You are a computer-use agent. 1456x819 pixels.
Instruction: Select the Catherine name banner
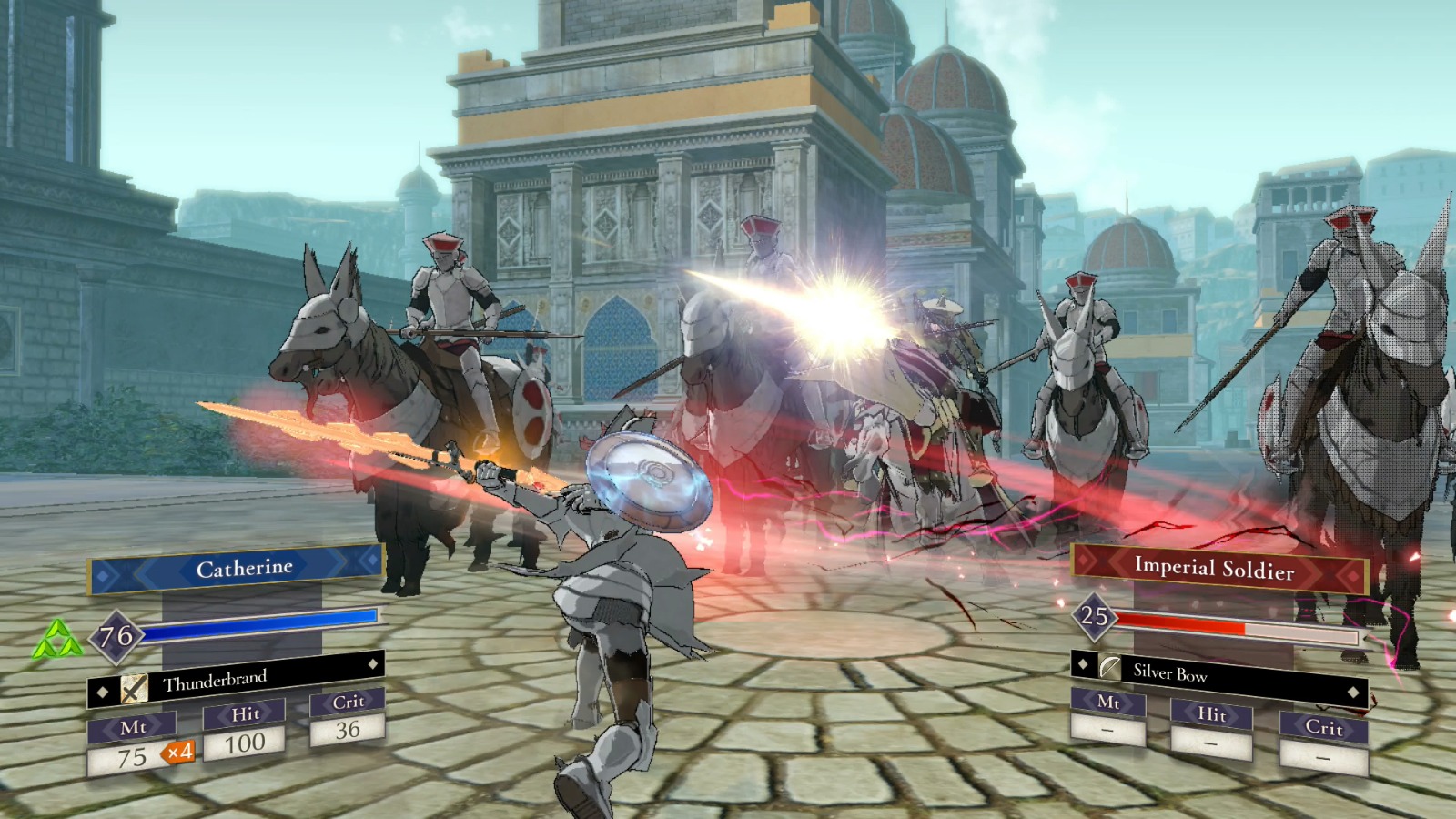coord(242,567)
